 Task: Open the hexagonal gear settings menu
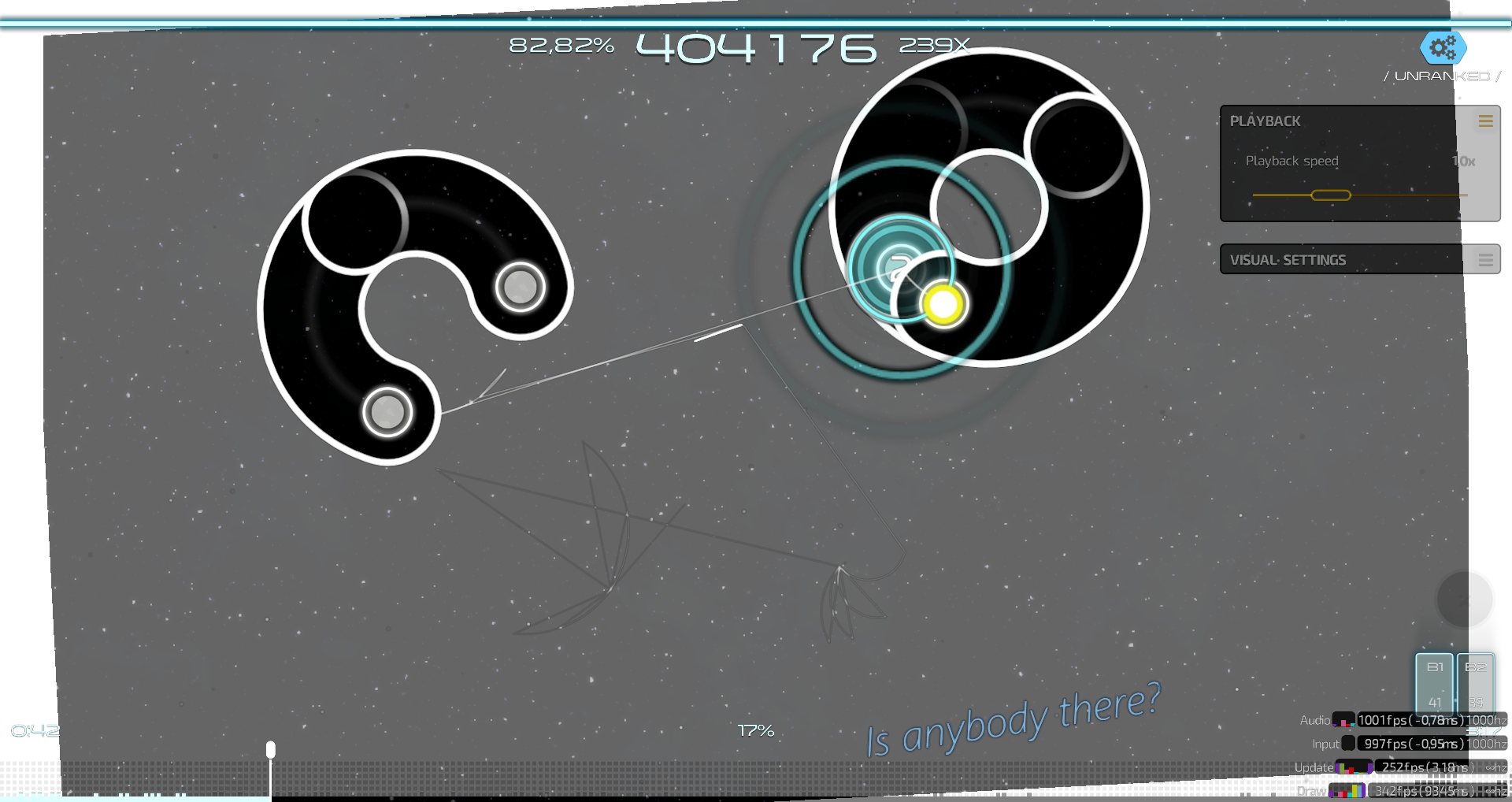1443,49
